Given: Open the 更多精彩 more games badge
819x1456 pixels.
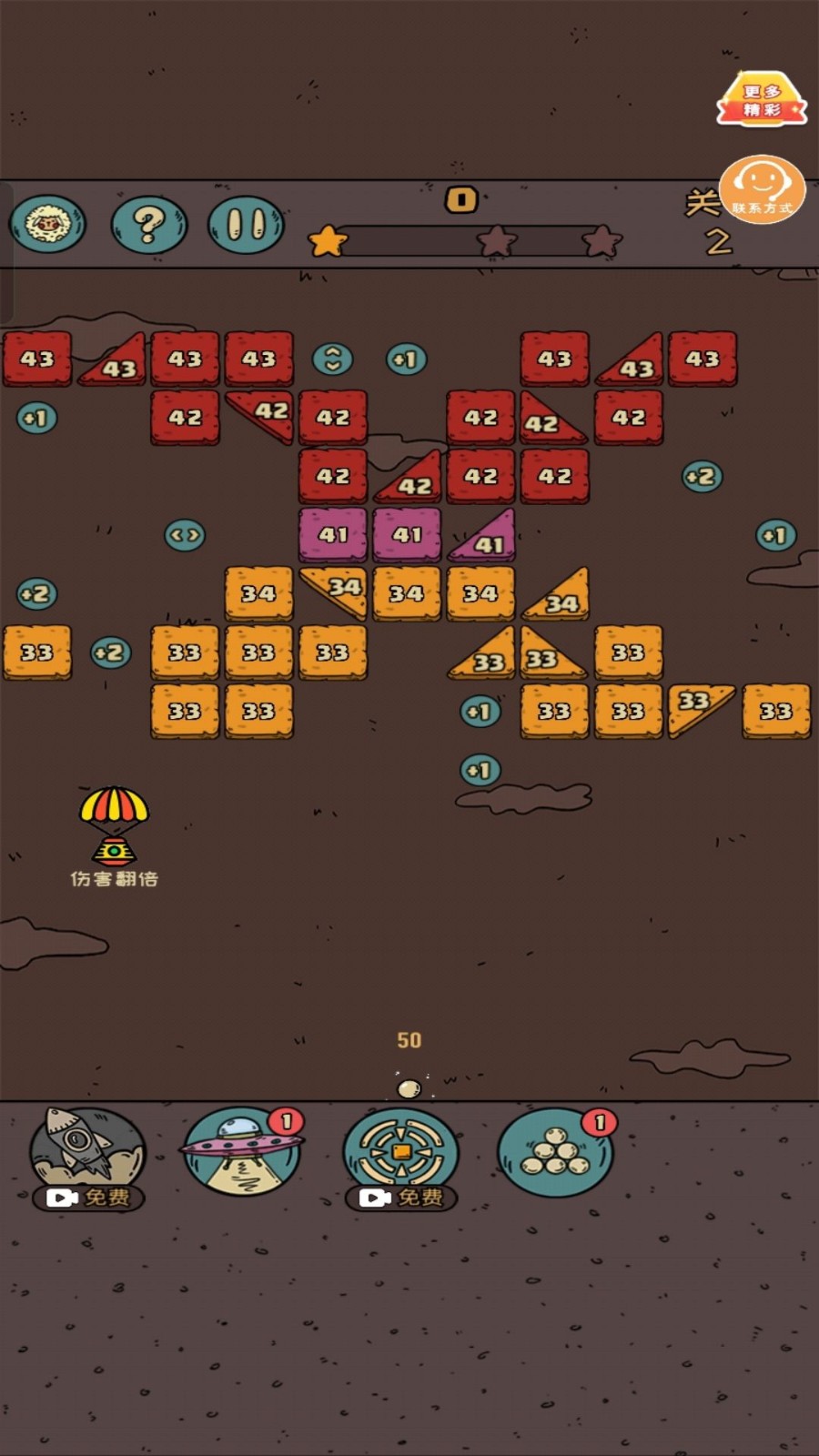Looking at the screenshot, I should point(762,100).
